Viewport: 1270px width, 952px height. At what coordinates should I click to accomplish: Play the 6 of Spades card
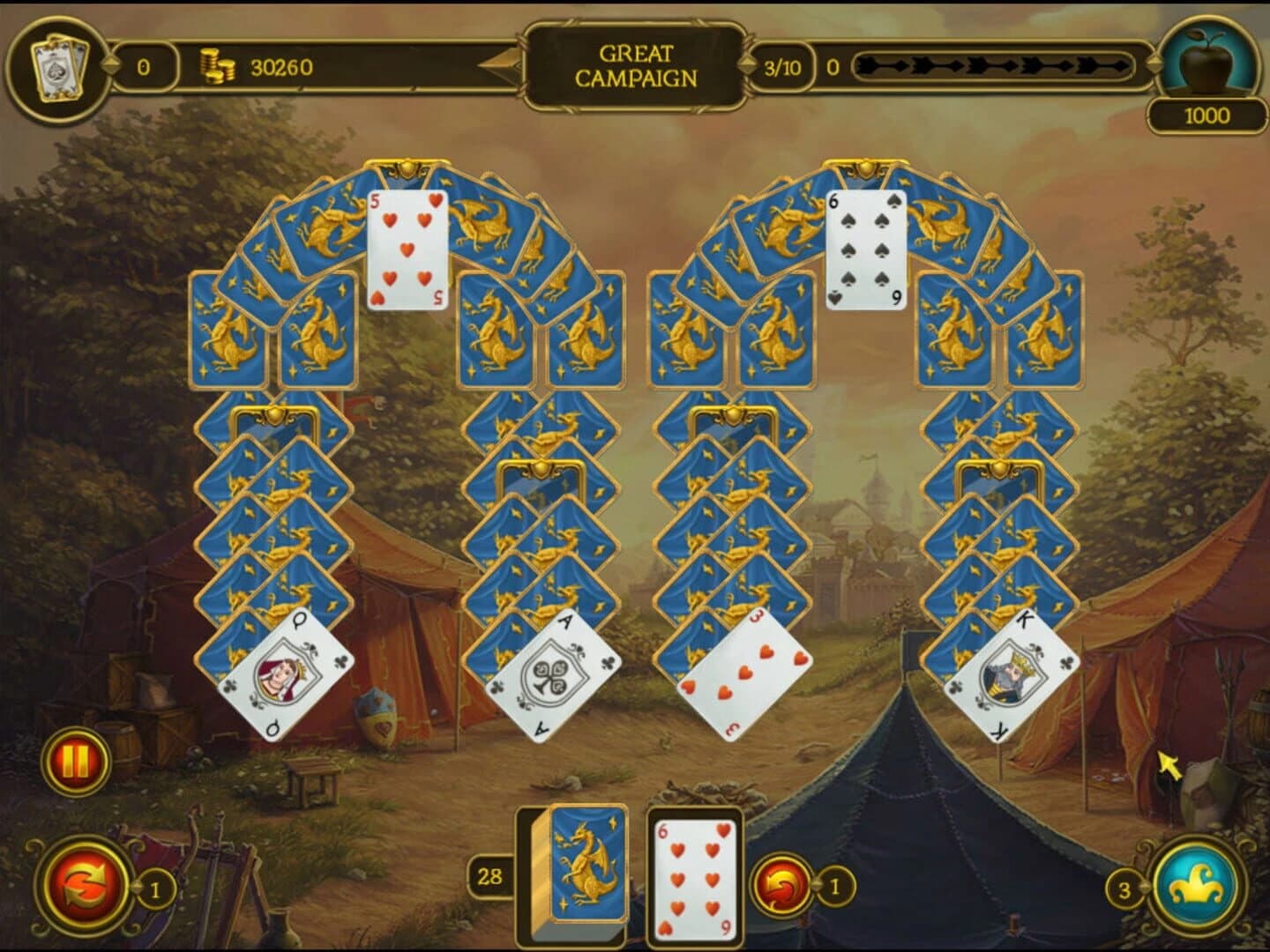point(865,248)
